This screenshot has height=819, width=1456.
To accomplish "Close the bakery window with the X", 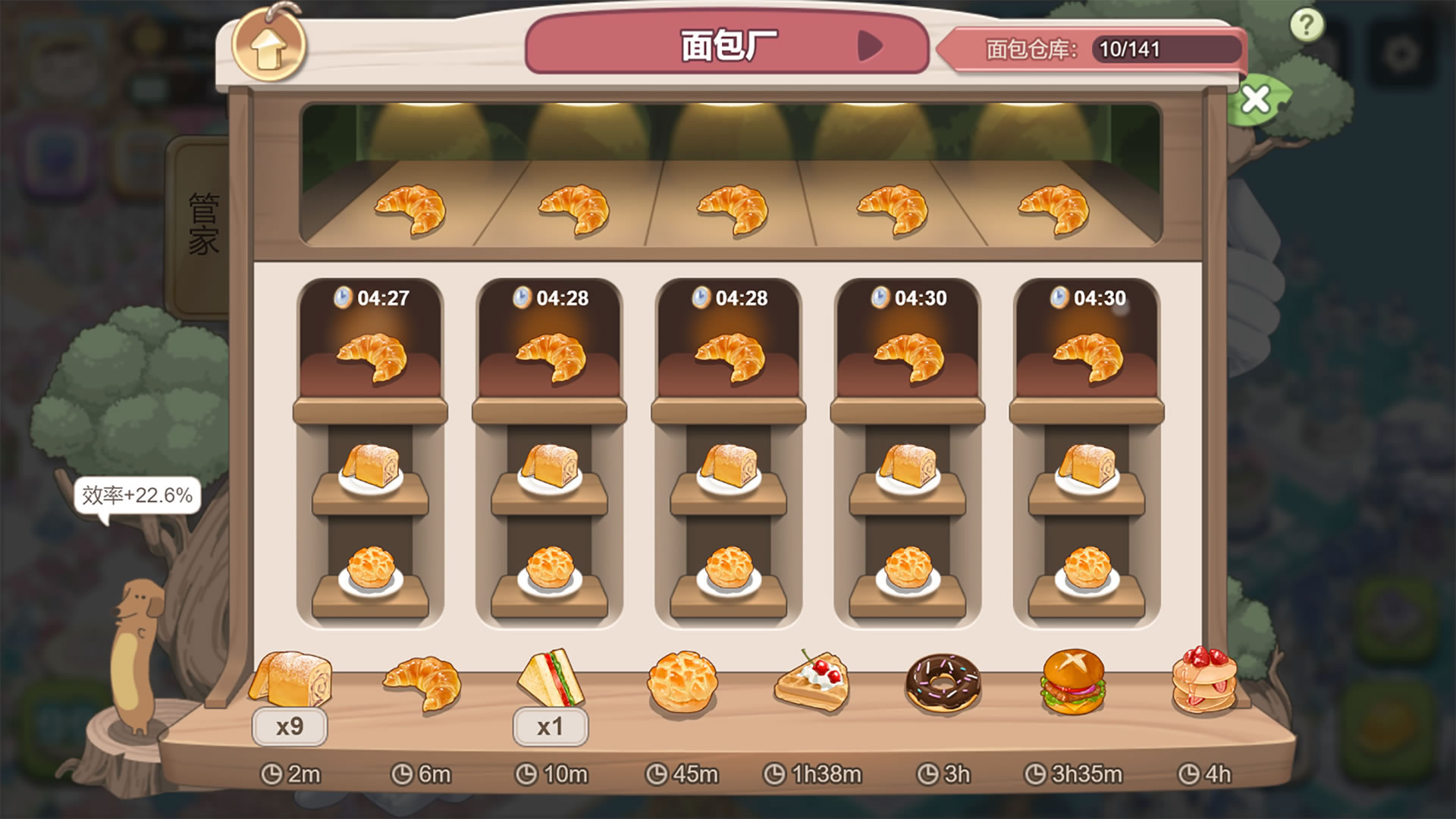I will pyautogui.click(x=1256, y=99).
